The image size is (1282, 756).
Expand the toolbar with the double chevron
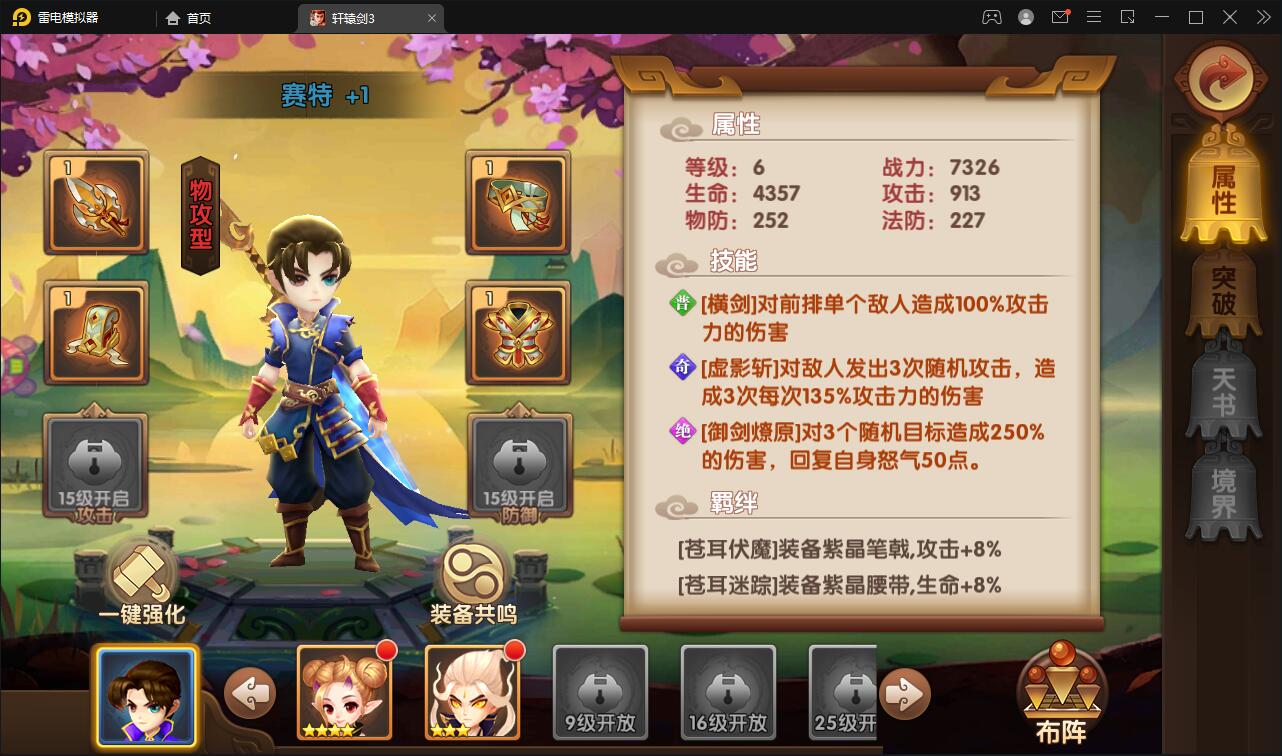click(x=1263, y=17)
